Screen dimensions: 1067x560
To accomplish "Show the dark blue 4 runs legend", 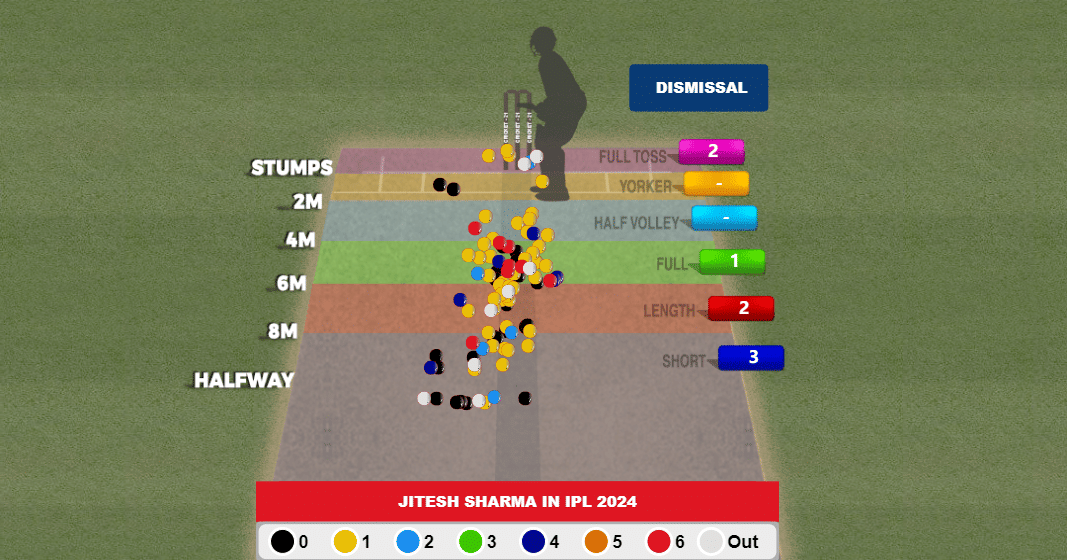I will click(535, 541).
